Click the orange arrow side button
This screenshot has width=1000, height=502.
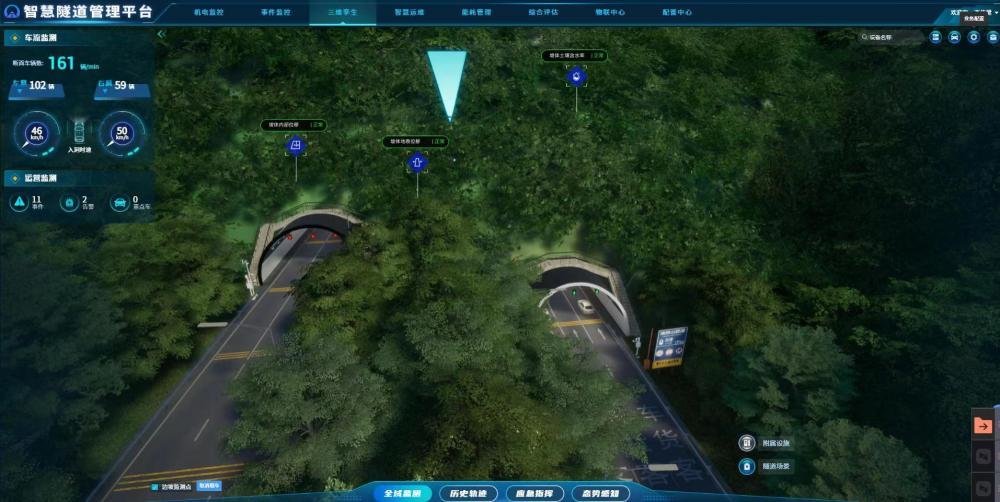click(984, 426)
